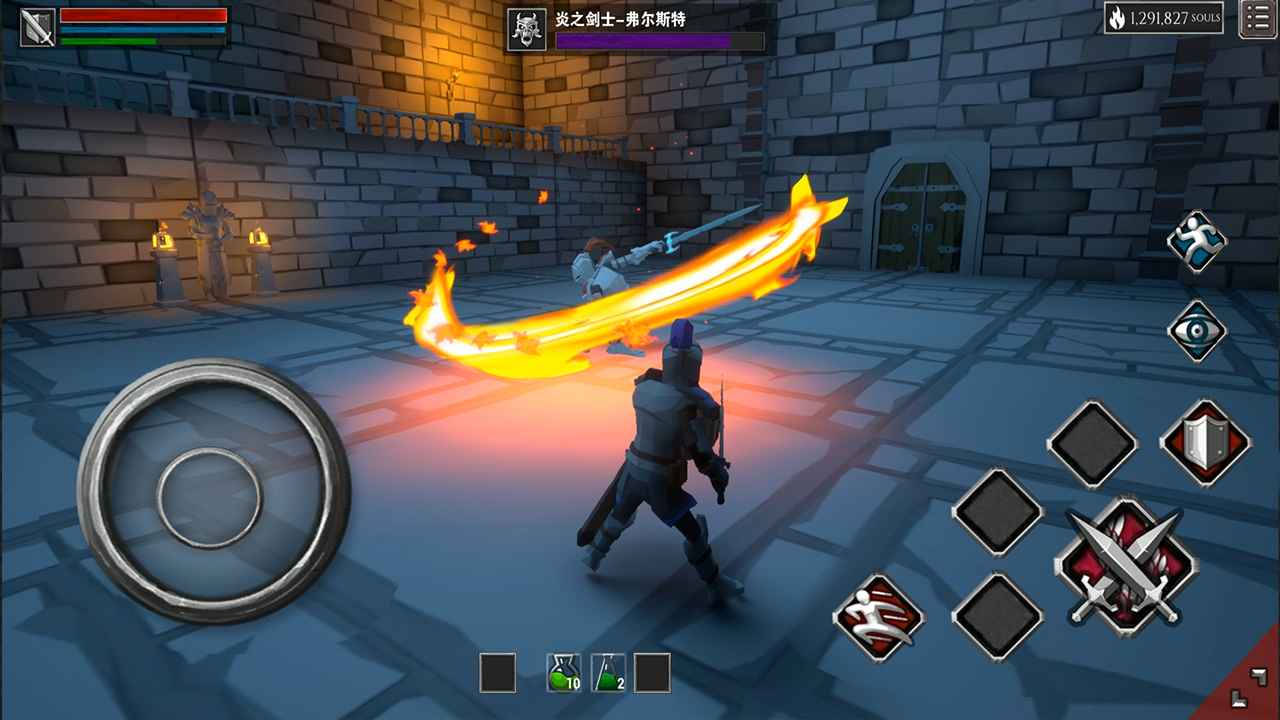
Task: Activate the running figure sprint button
Action: 1197,242
